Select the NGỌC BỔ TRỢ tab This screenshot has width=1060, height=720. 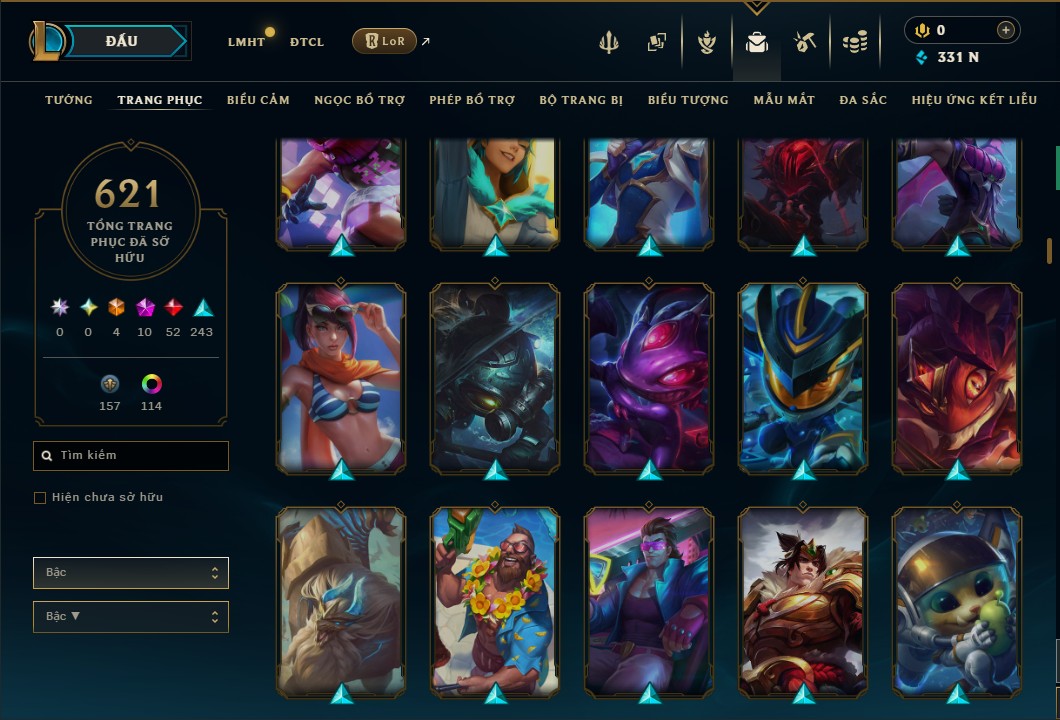[x=359, y=100]
